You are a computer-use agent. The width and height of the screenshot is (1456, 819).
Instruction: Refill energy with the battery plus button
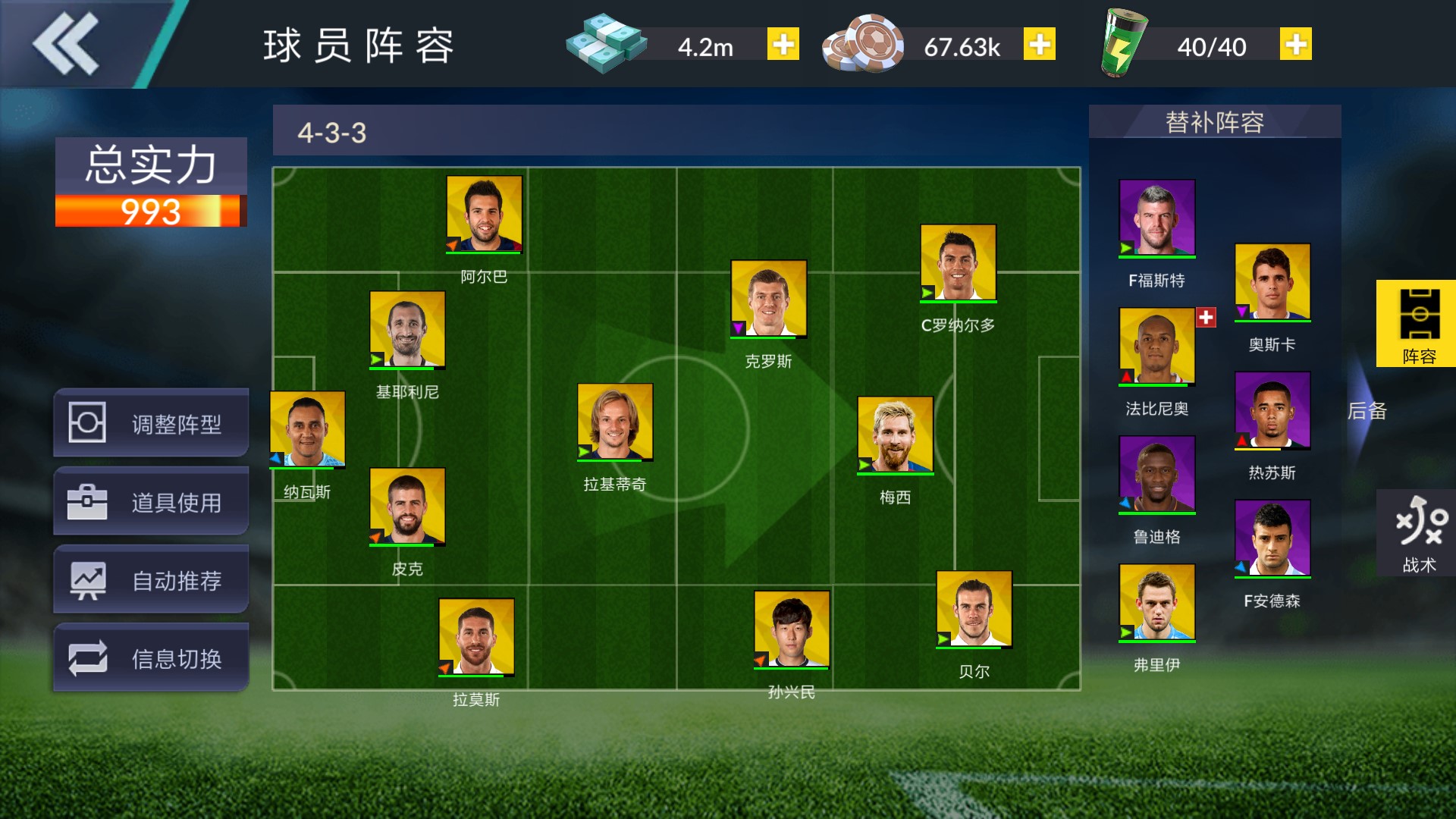click(1295, 45)
